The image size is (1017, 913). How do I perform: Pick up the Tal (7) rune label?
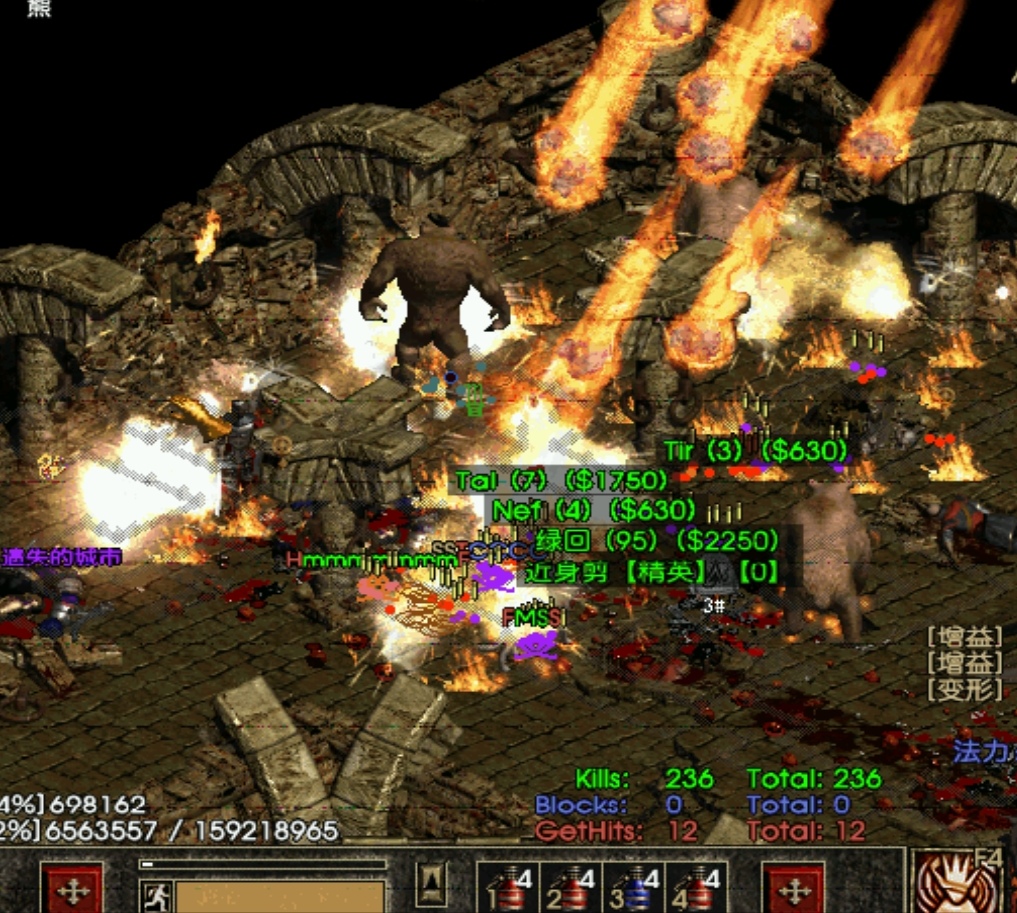[x=560, y=481]
